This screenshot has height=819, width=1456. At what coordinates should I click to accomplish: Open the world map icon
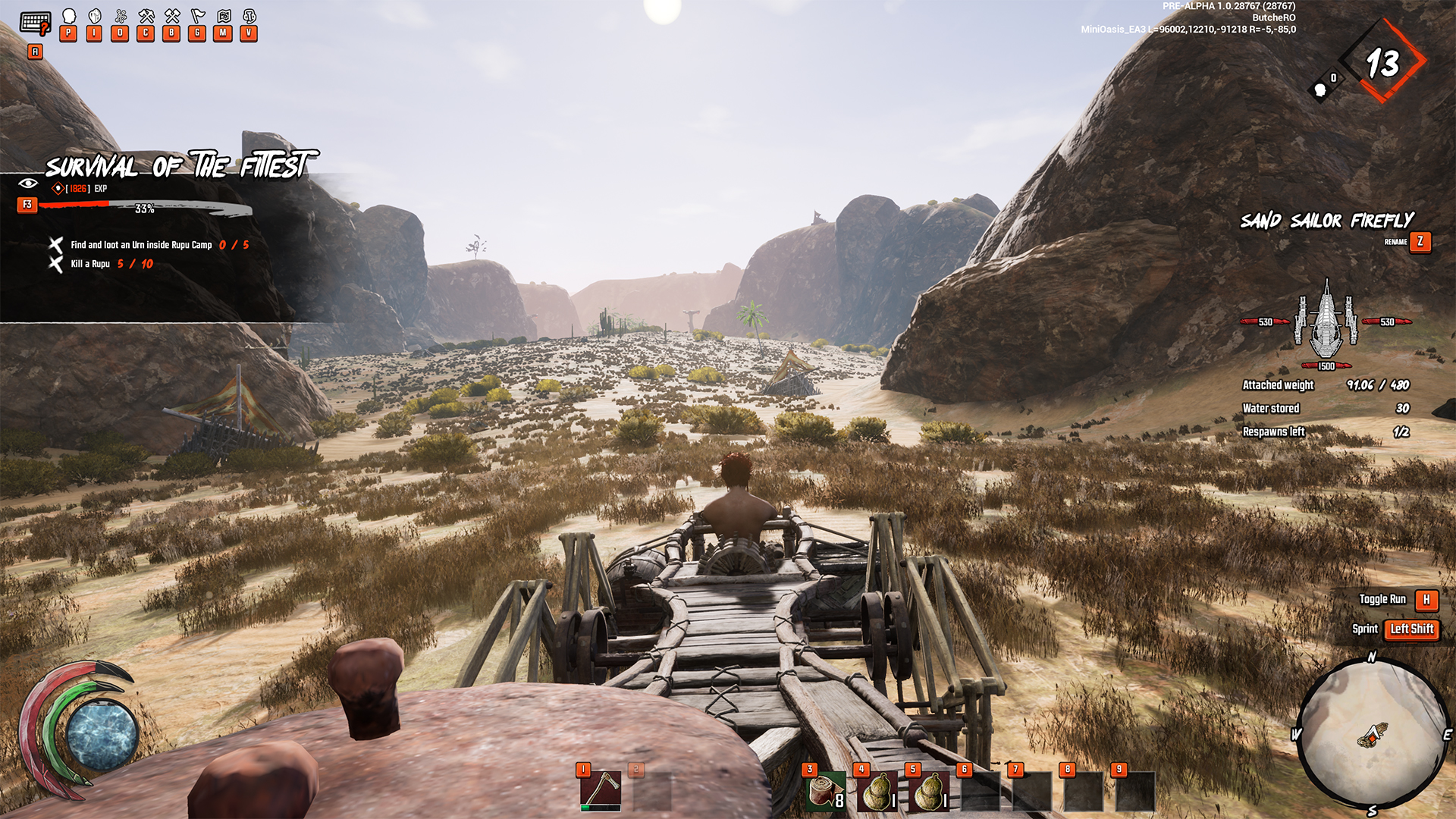pos(224,17)
